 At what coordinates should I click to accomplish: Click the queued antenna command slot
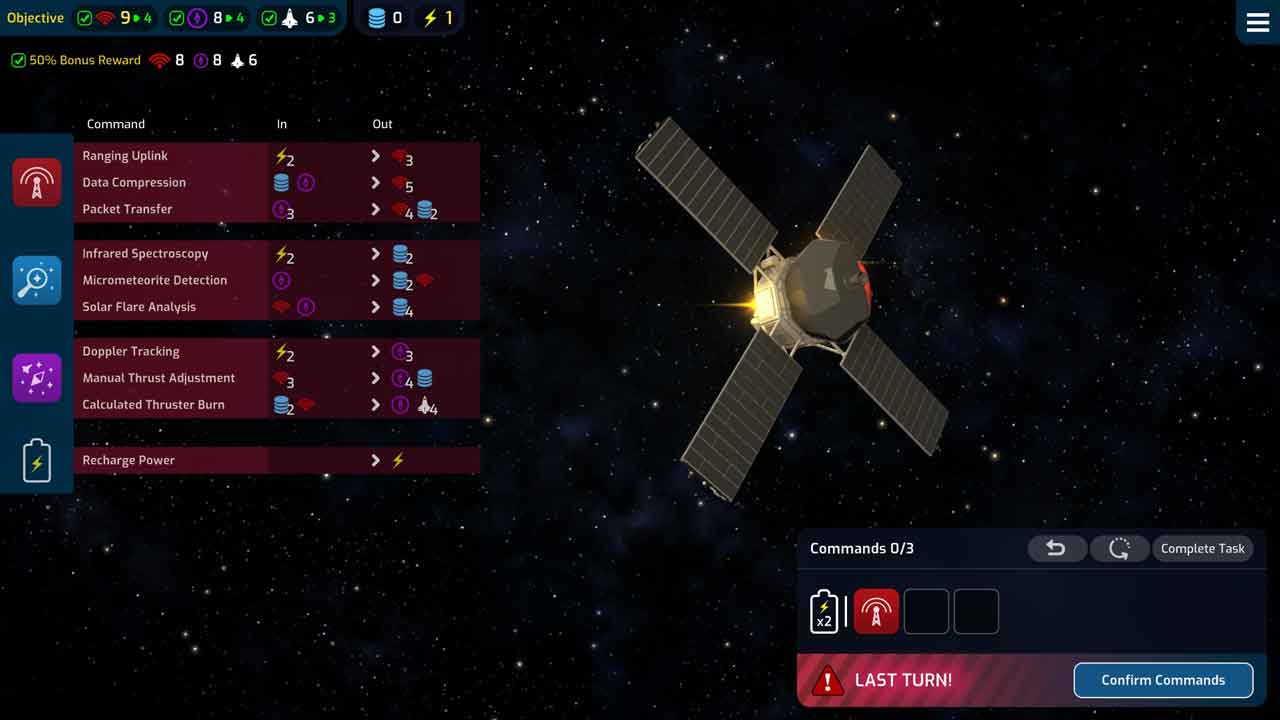pyautogui.click(x=876, y=612)
